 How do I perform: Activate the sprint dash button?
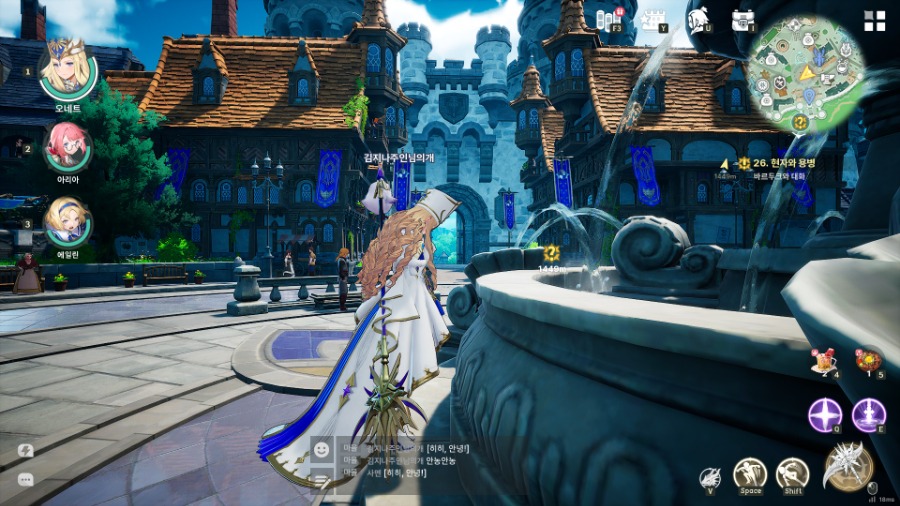pos(792,473)
